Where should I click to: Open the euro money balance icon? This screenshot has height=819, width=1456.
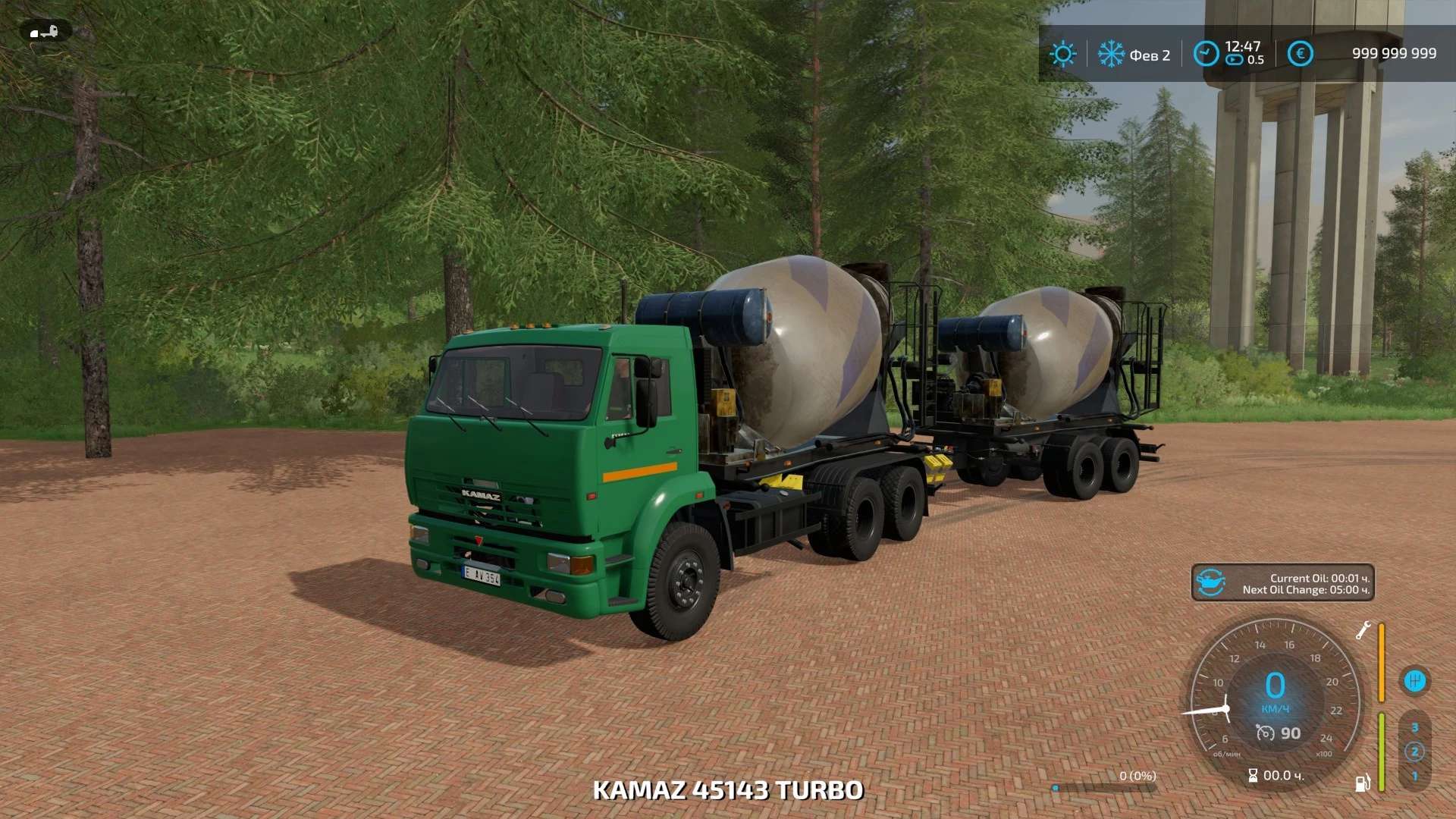click(x=1300, y=54)
